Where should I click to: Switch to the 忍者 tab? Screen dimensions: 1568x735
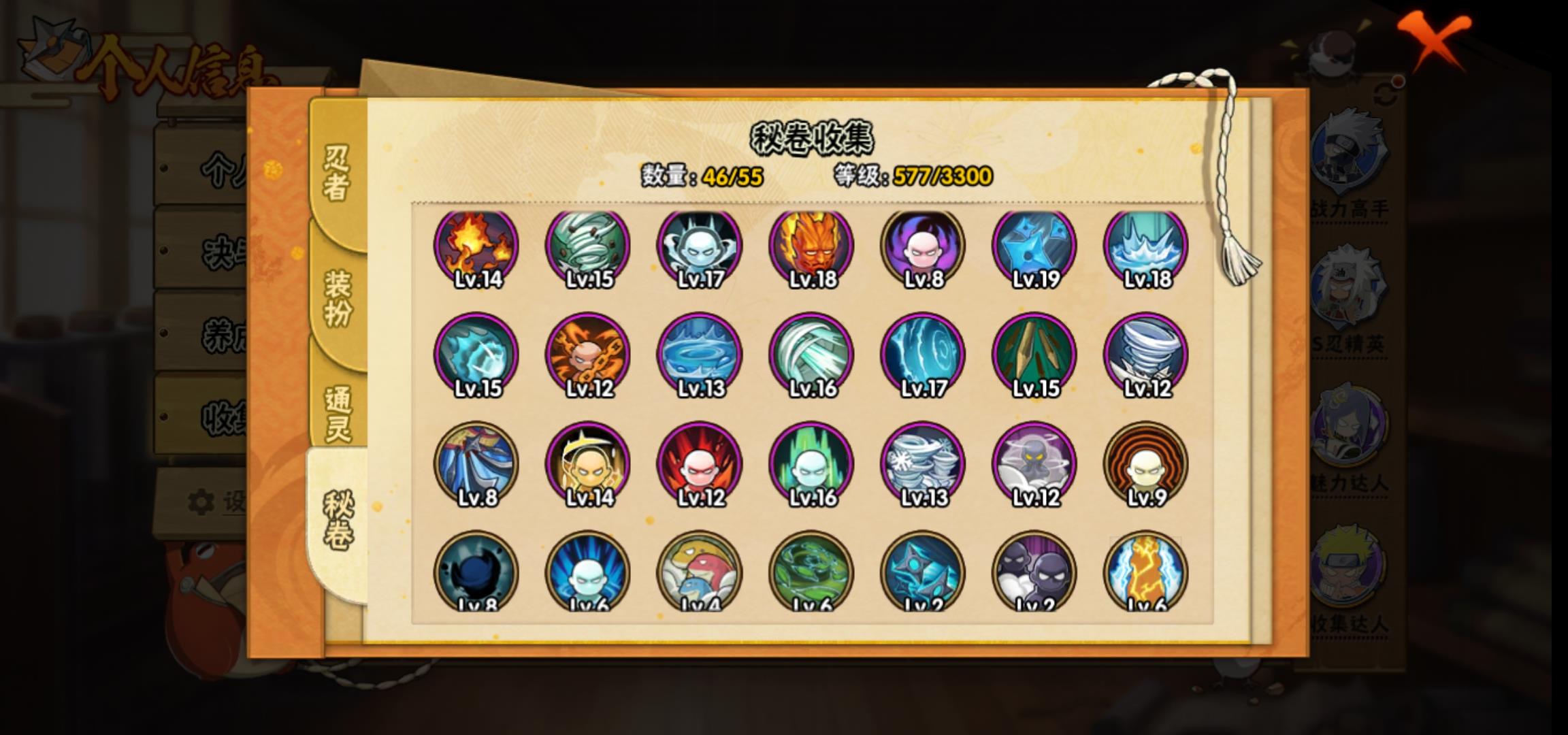337,174
